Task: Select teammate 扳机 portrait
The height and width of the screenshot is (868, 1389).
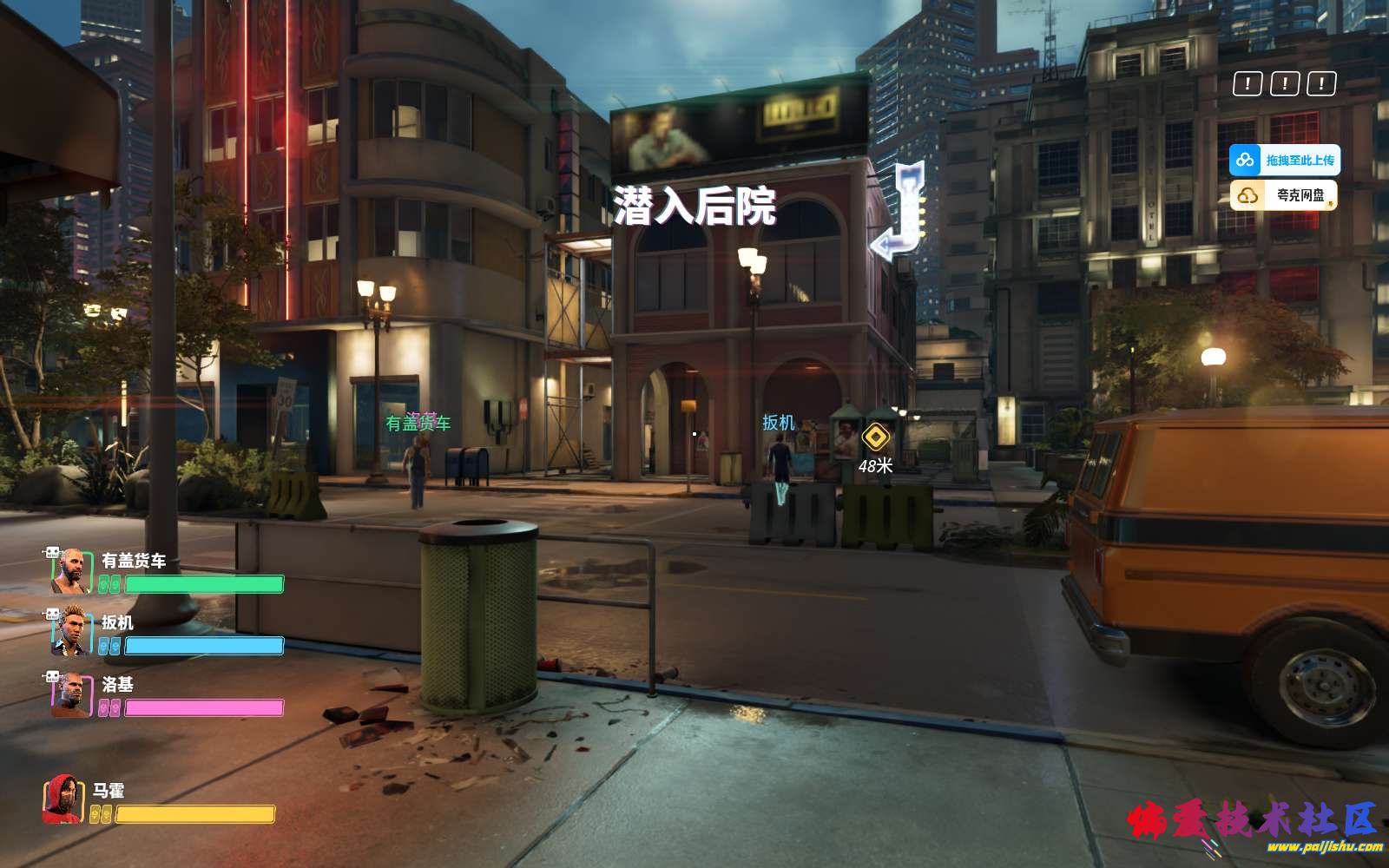Action: pos(71,633)
